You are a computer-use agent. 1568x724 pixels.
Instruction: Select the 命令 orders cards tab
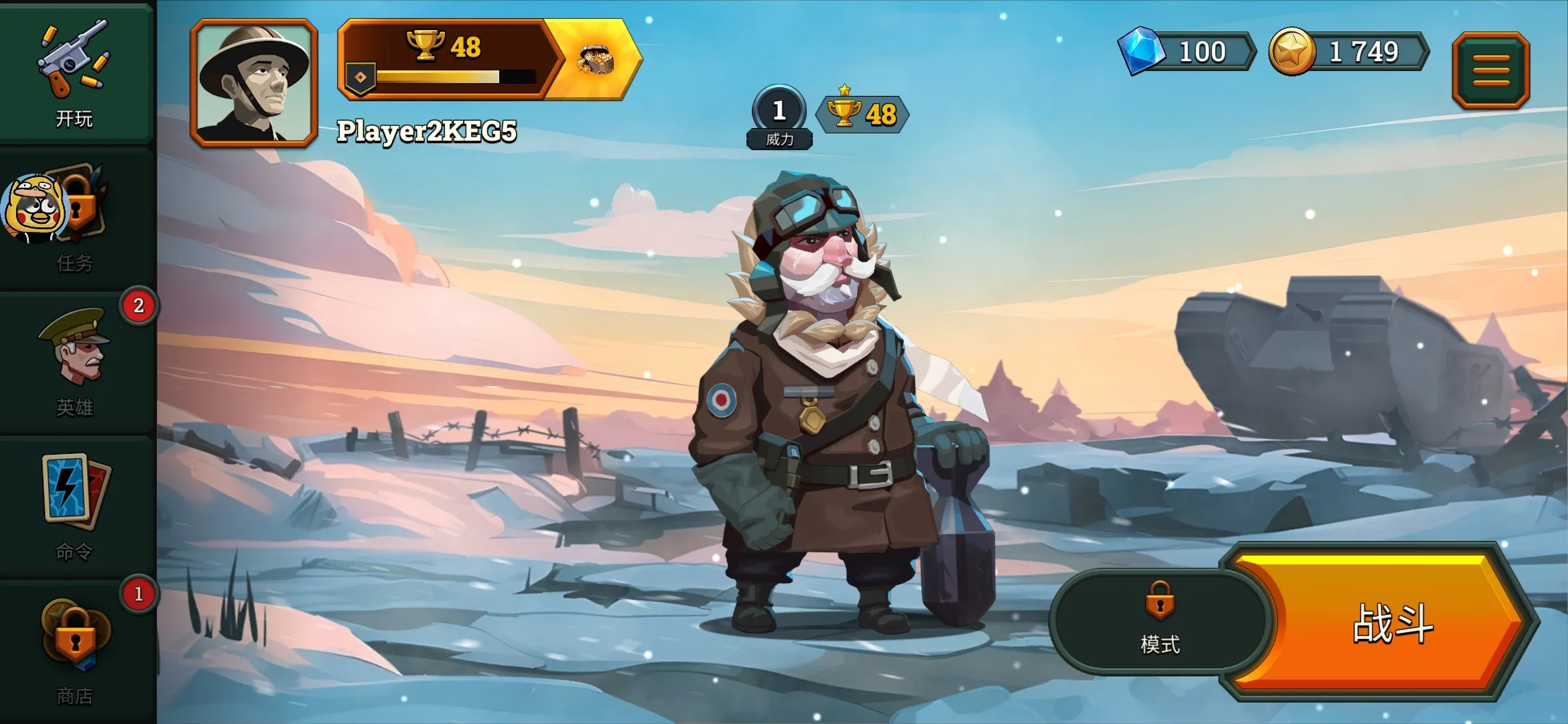point(75,506)
